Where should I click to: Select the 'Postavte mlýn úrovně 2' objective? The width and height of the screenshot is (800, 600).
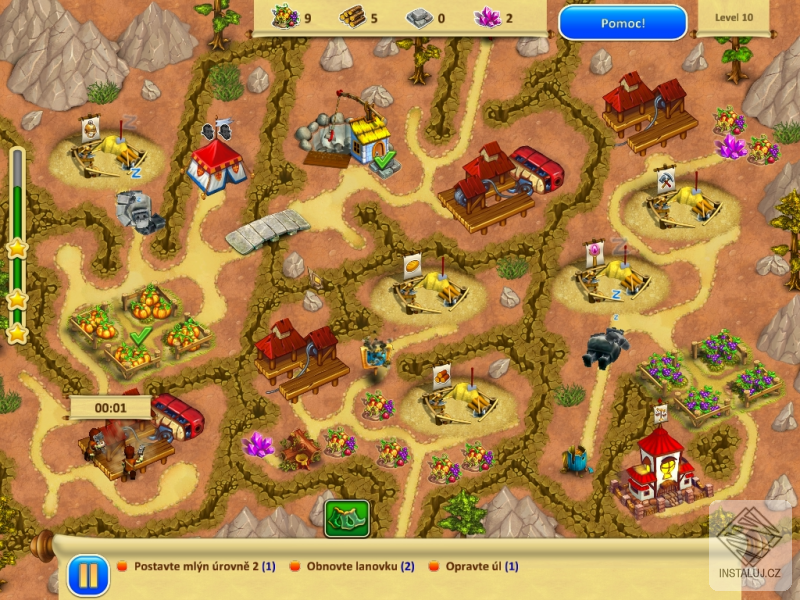click(x=196, y=566)
